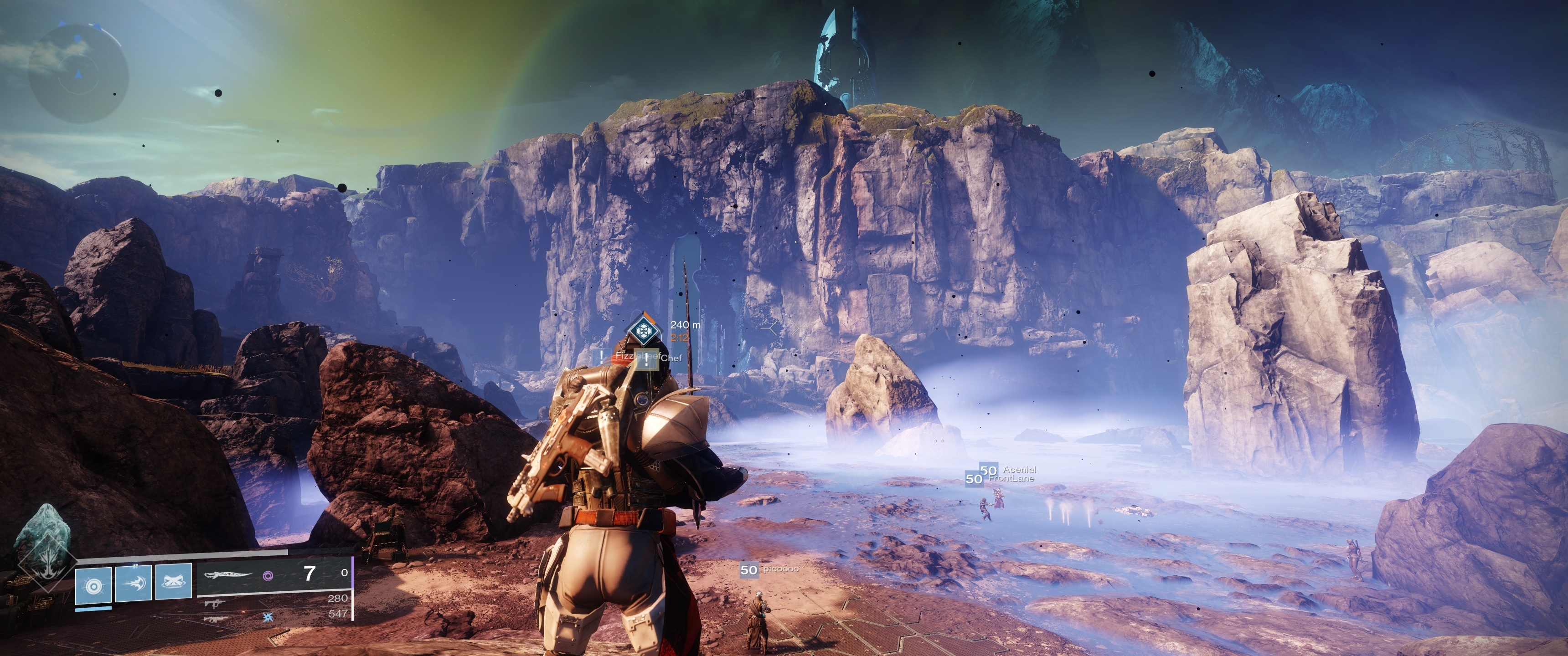This screenshot has height=656, width=1568.
Task: Switch to the rifle with 280 ammo
Action: 217,603
